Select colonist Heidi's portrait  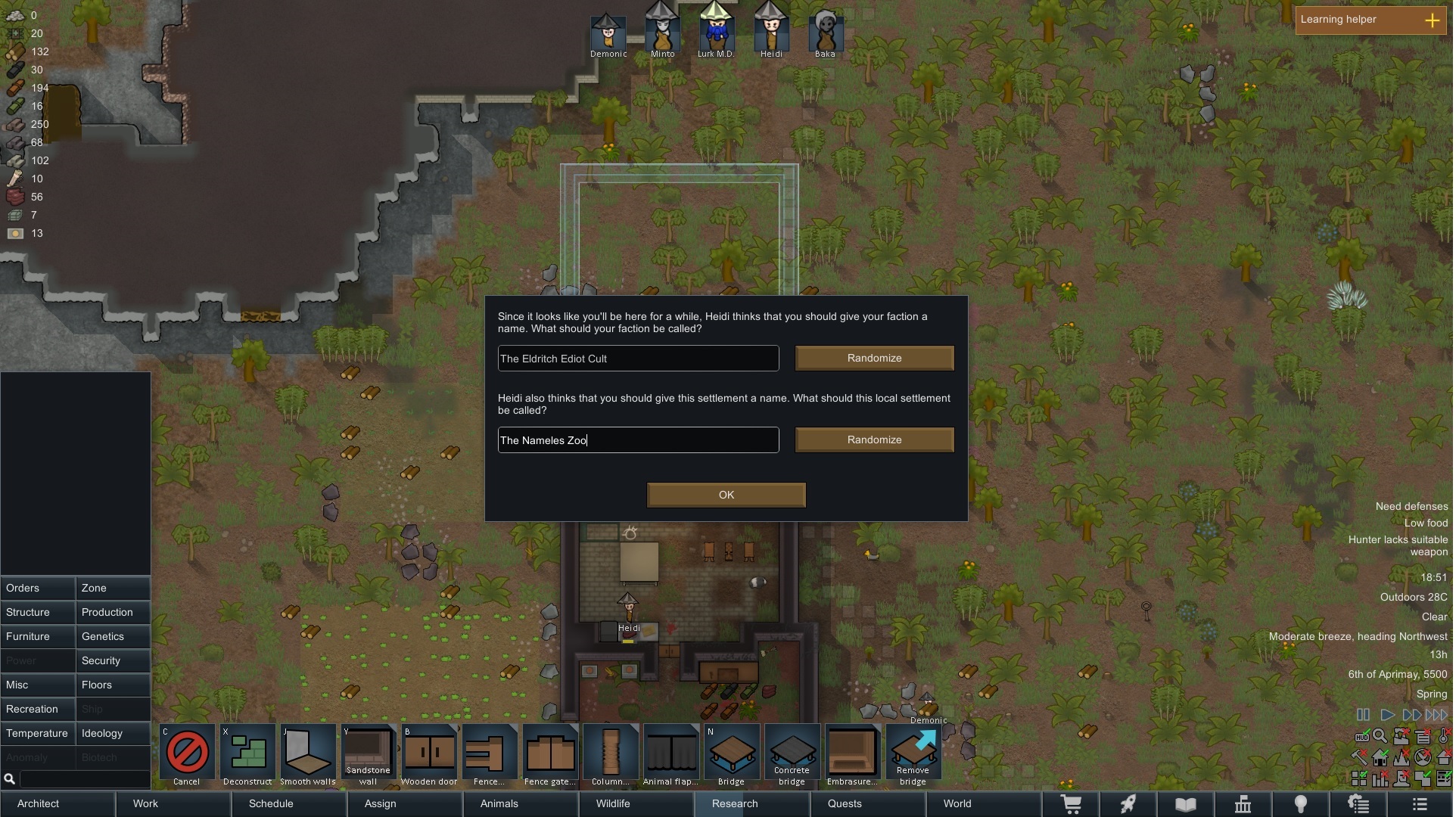pos(770,32)
